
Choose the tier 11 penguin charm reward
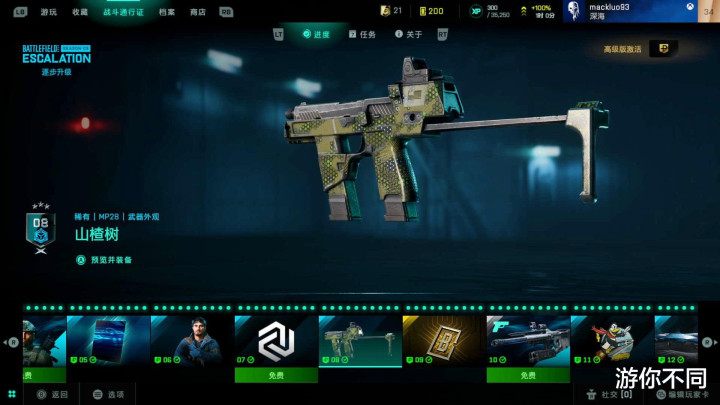click(x=612, y=341)
